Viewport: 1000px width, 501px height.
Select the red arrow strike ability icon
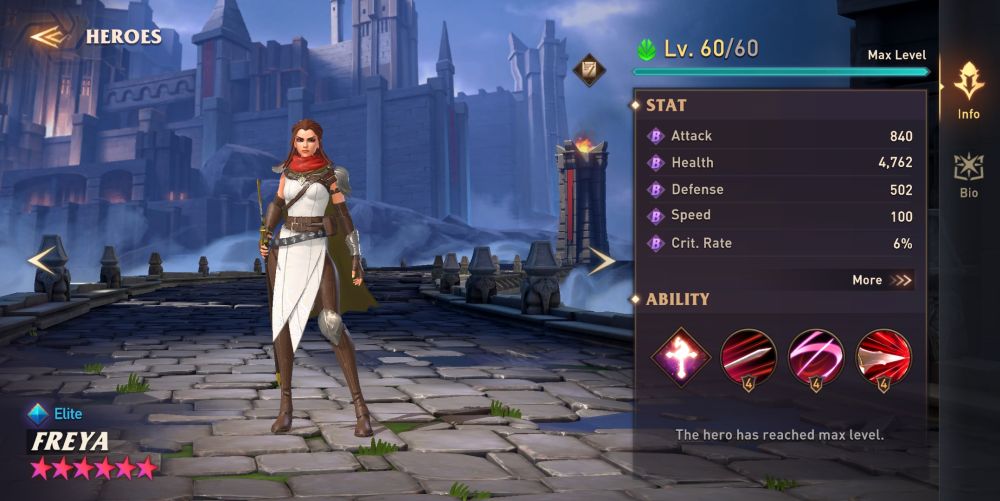coord(884,357)
